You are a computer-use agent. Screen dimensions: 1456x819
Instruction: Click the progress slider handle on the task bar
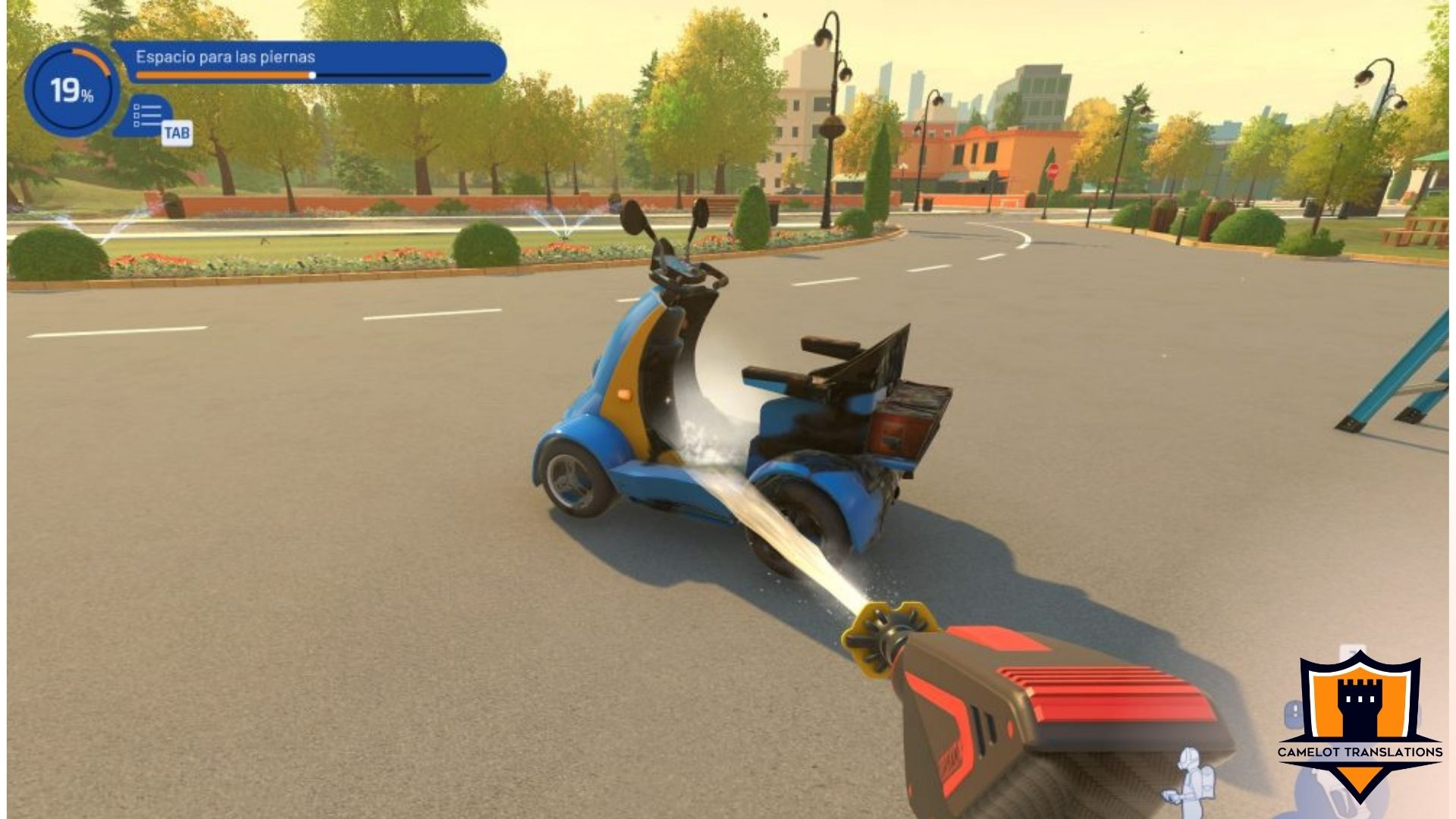(x=312, y=77)
